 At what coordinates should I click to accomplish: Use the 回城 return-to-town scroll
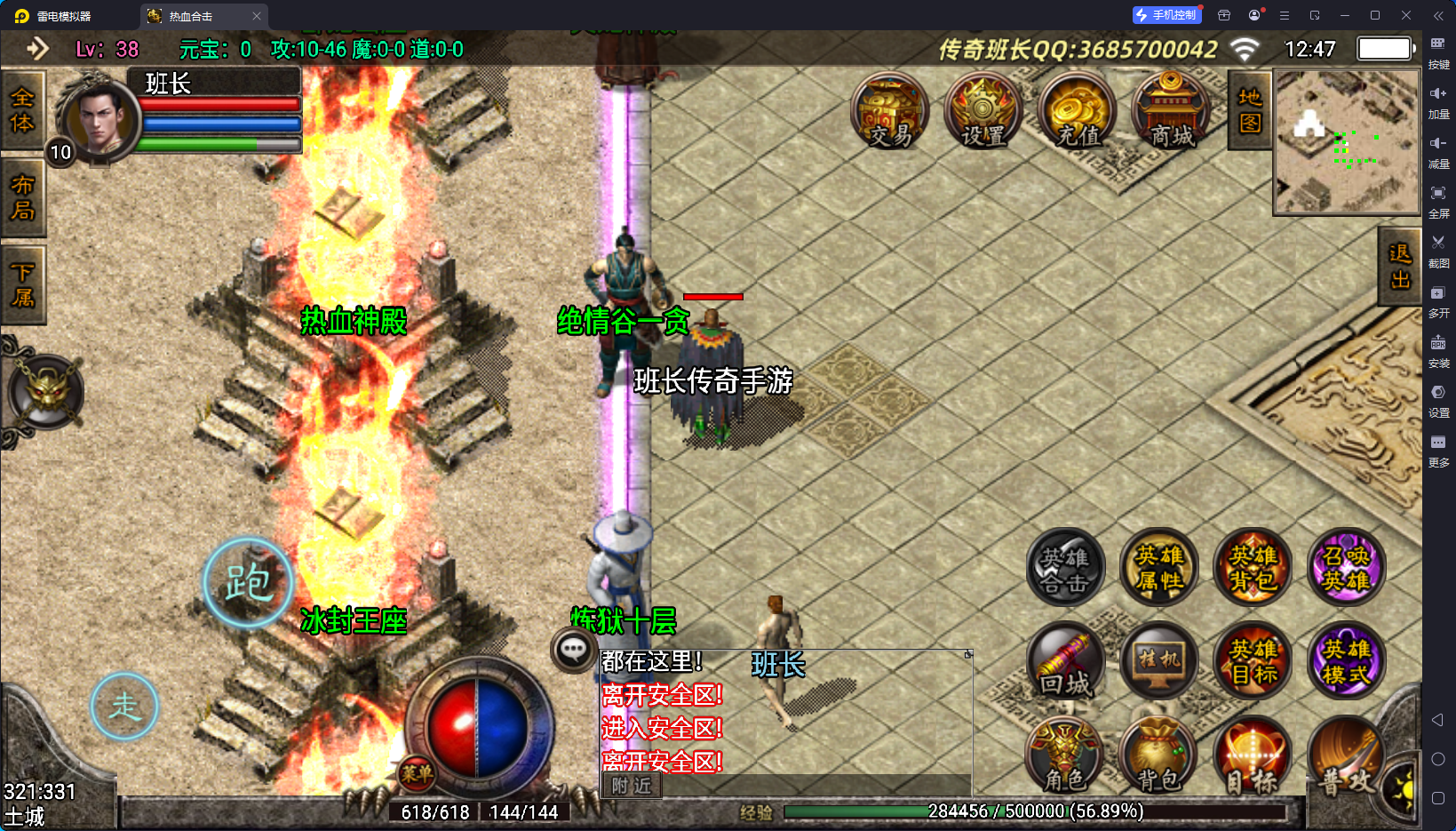coord(1065,663)
